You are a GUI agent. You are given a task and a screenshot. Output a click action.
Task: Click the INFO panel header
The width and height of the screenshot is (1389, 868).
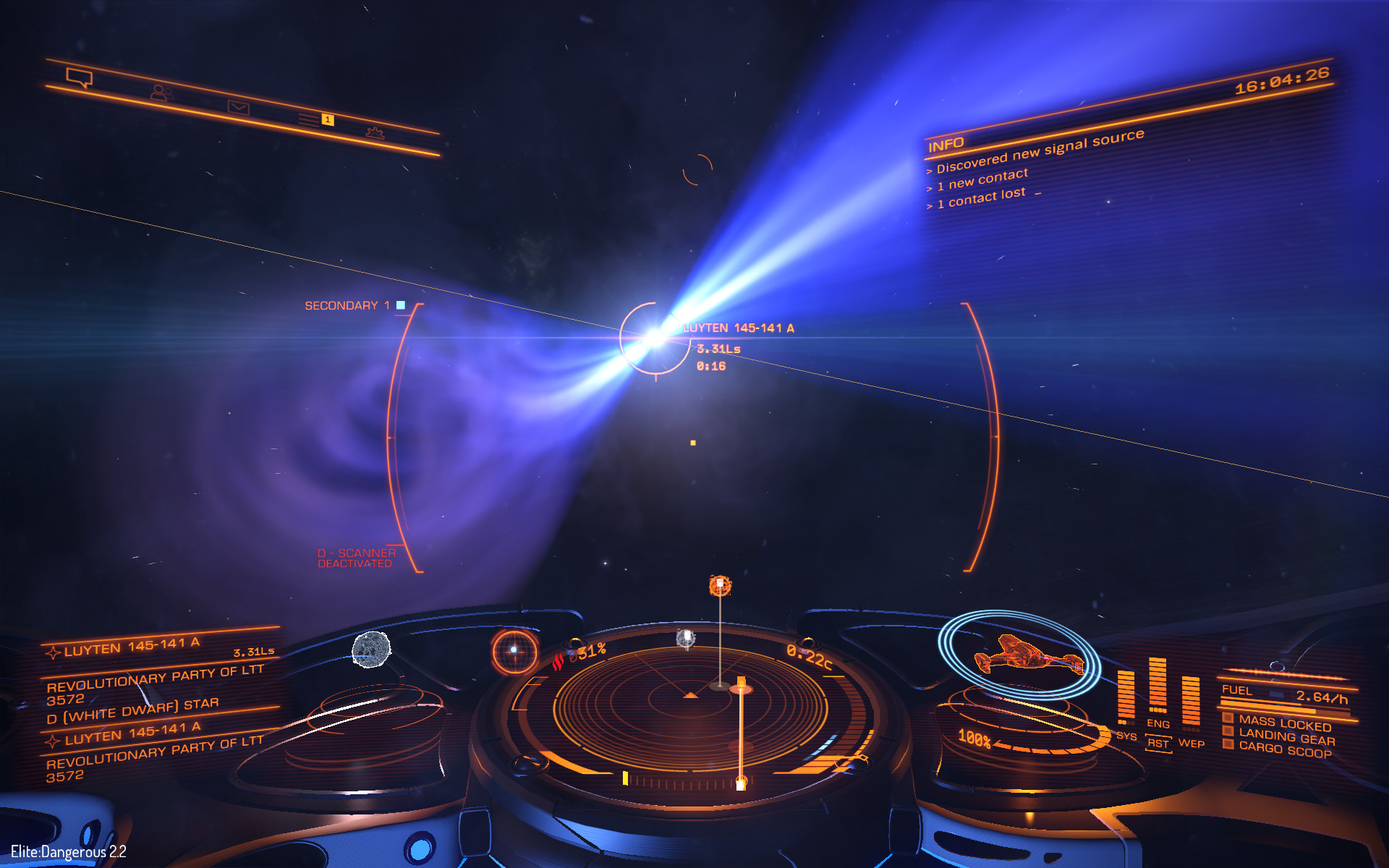click(946, 145)
